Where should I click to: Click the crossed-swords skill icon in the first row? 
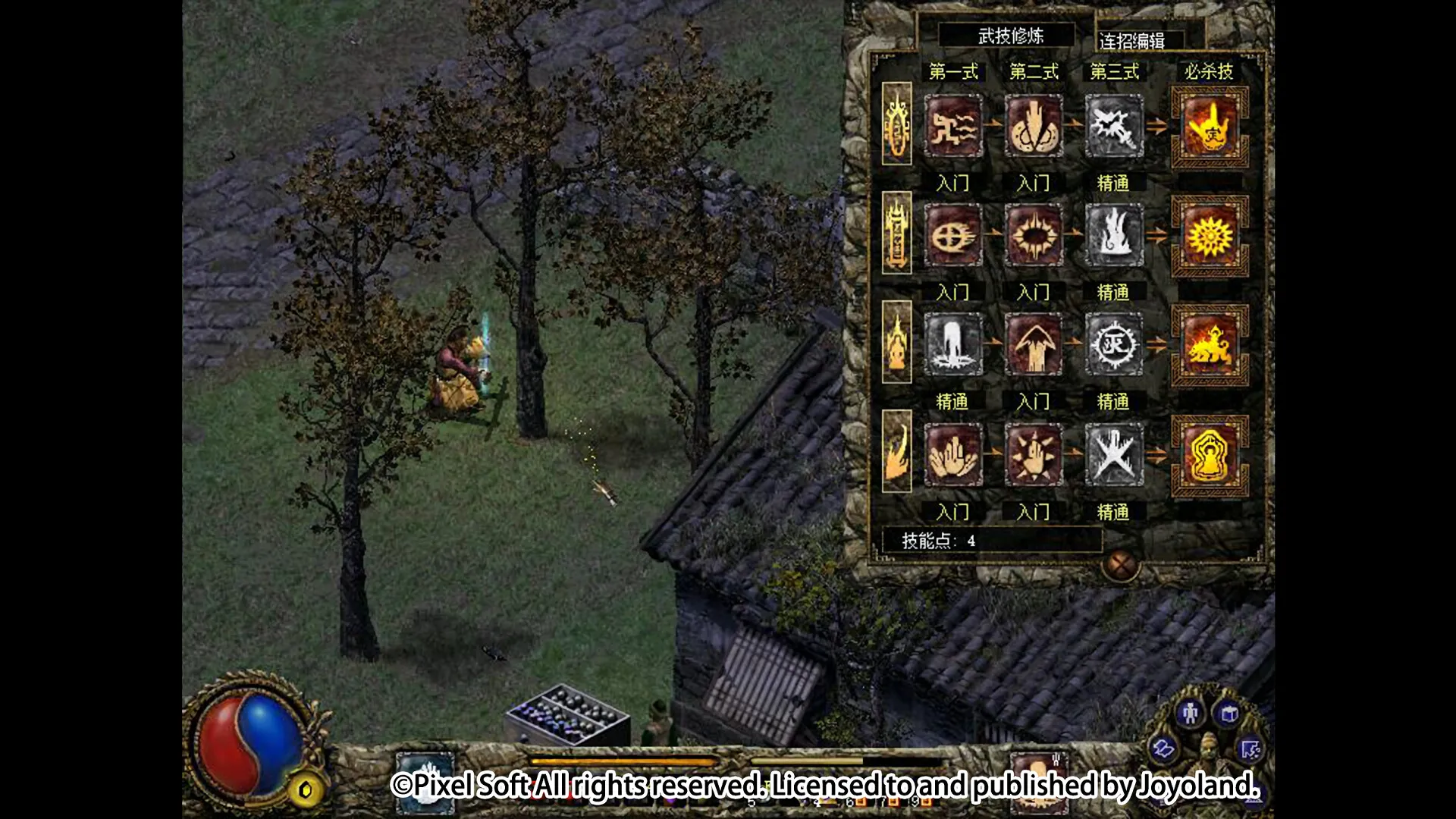1115,125
